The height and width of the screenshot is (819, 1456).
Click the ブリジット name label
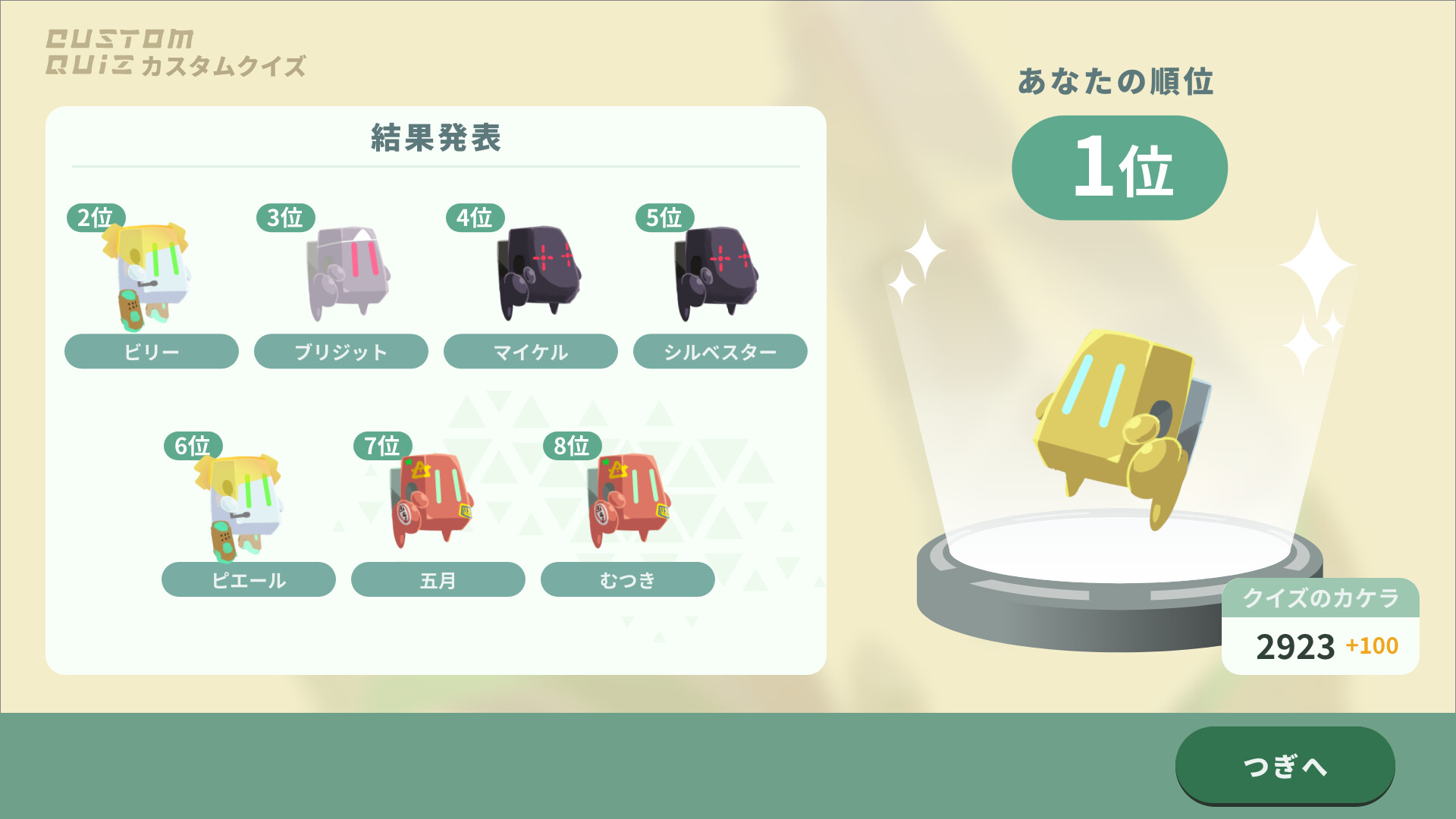(x=341, y=351)
